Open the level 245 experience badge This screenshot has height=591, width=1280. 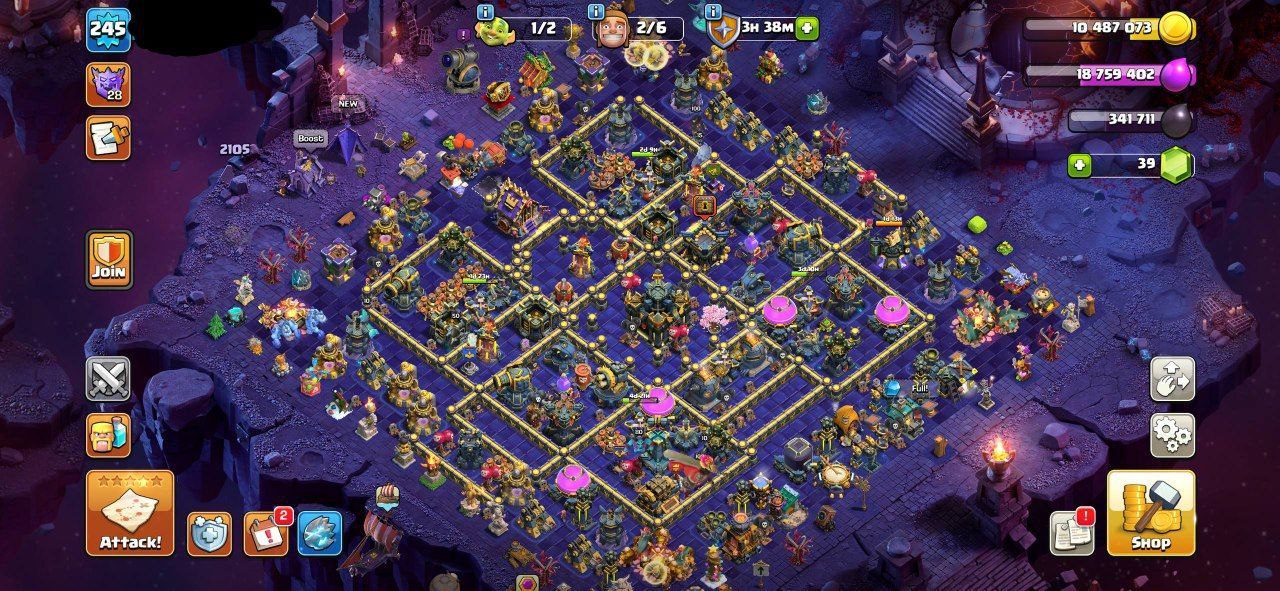pos(108,29)
